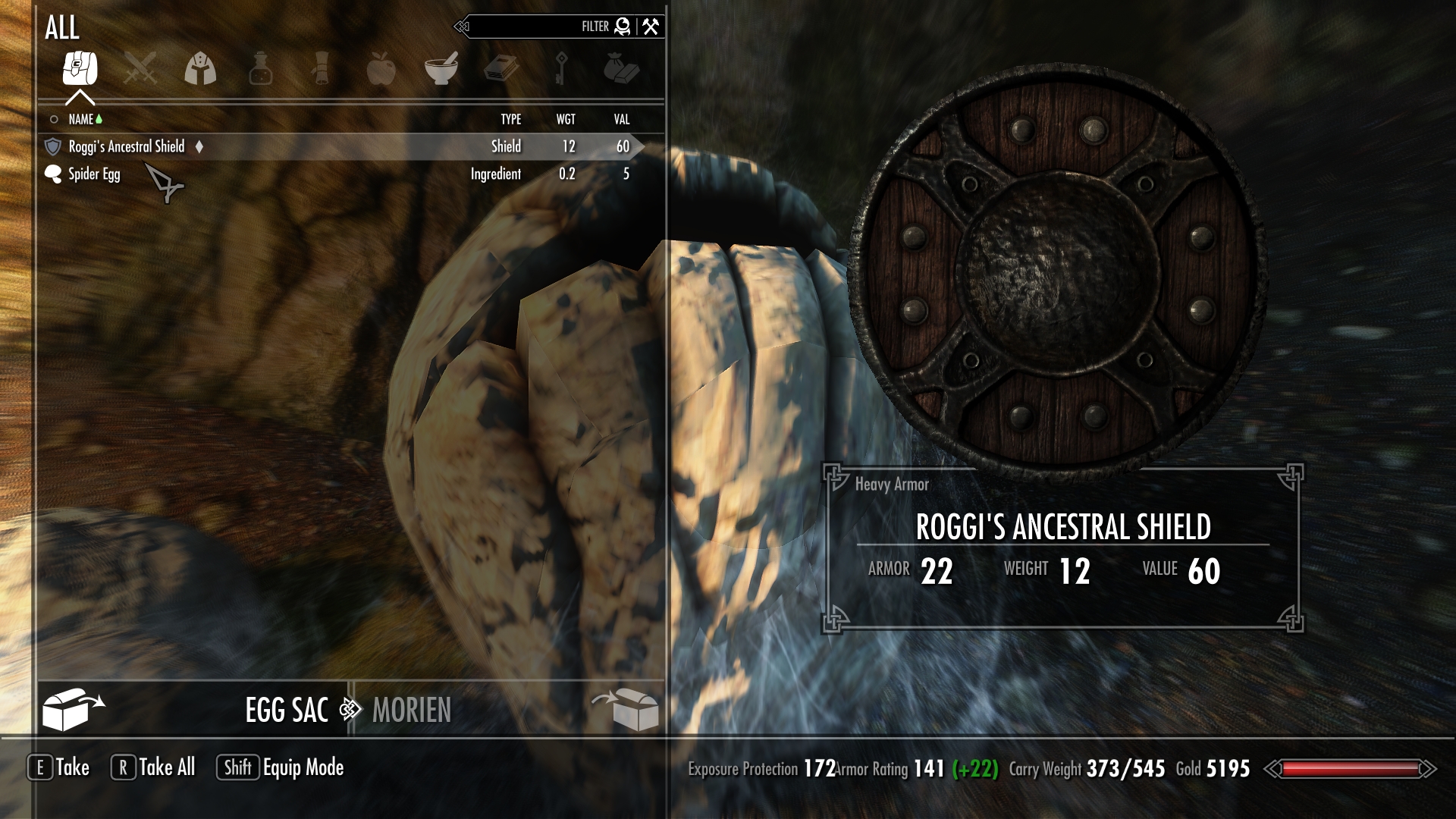Open the ingredients mortar tab

[441, 70]
